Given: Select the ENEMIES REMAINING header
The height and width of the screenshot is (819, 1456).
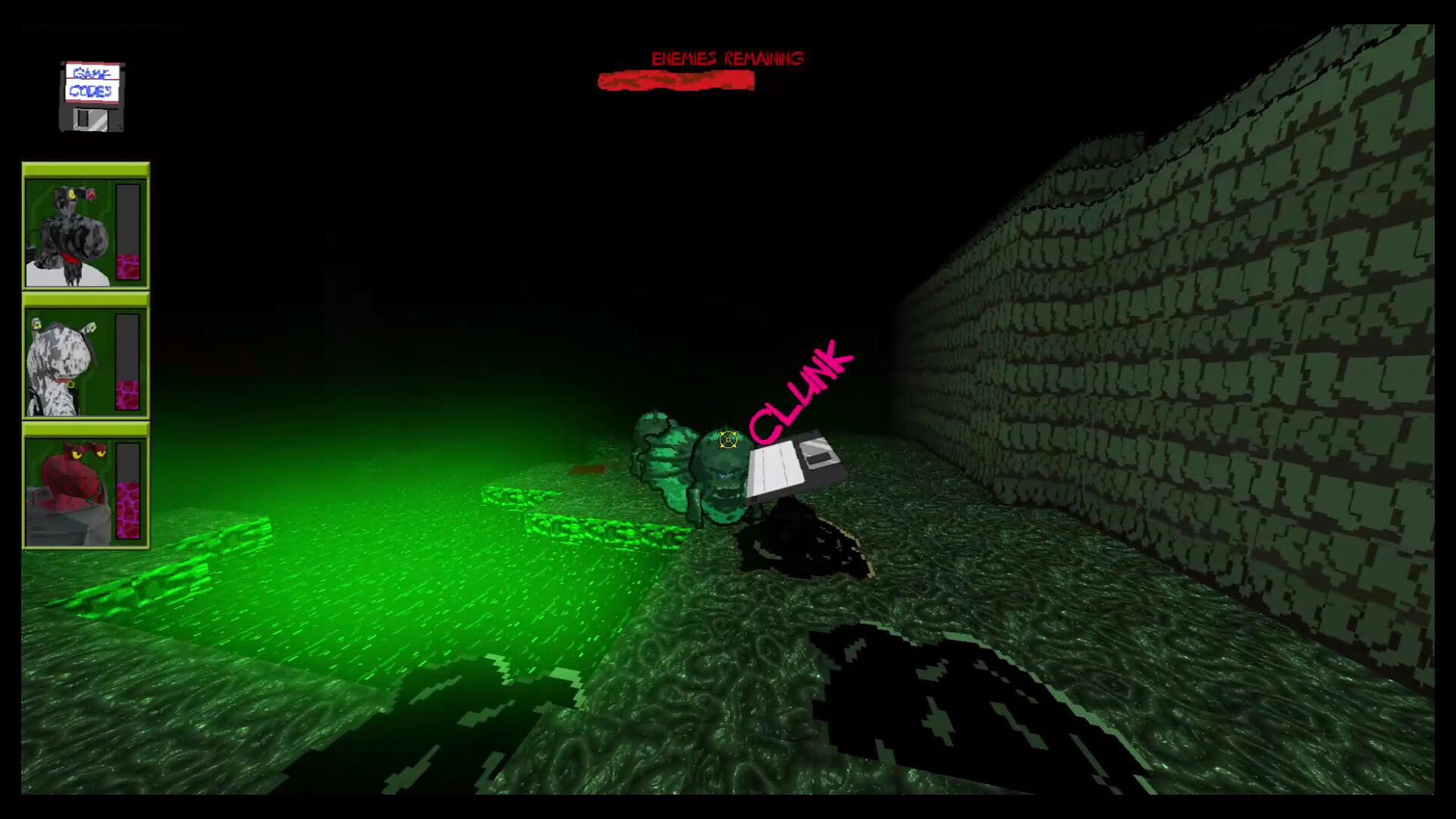Looking at the screenshot, I should [x=726, y=57].
